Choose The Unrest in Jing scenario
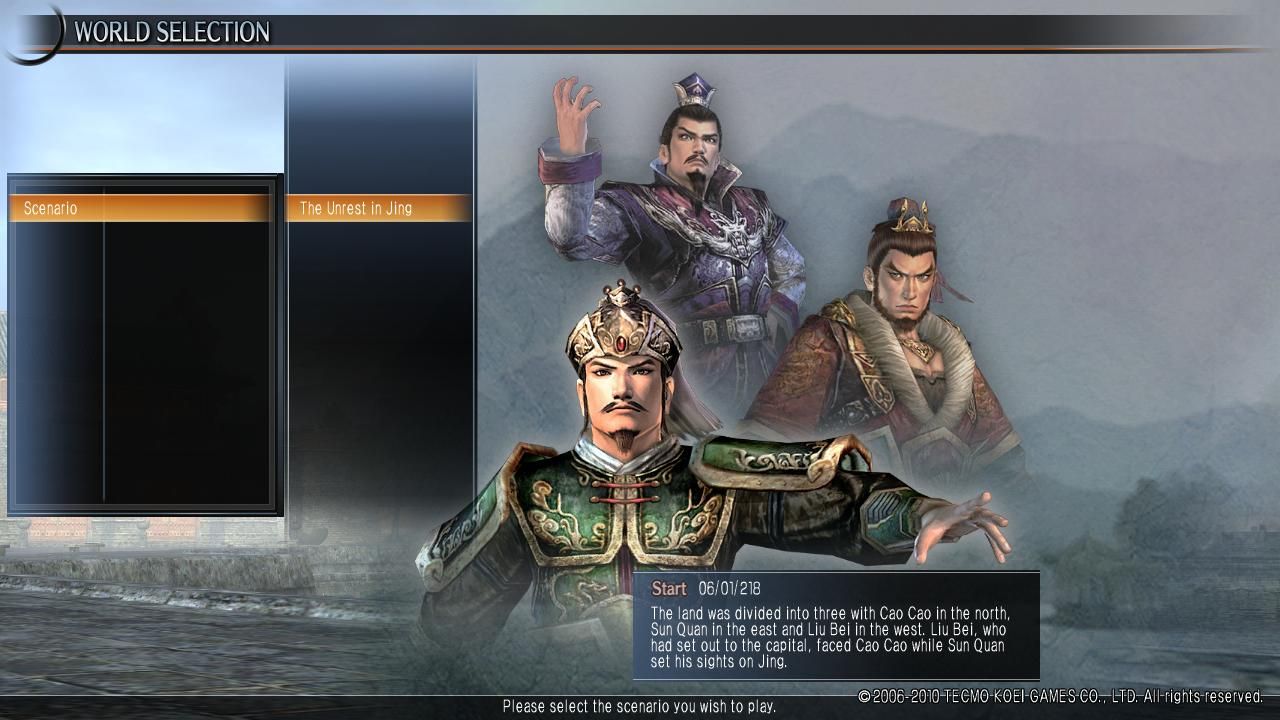 coord(378,208)
